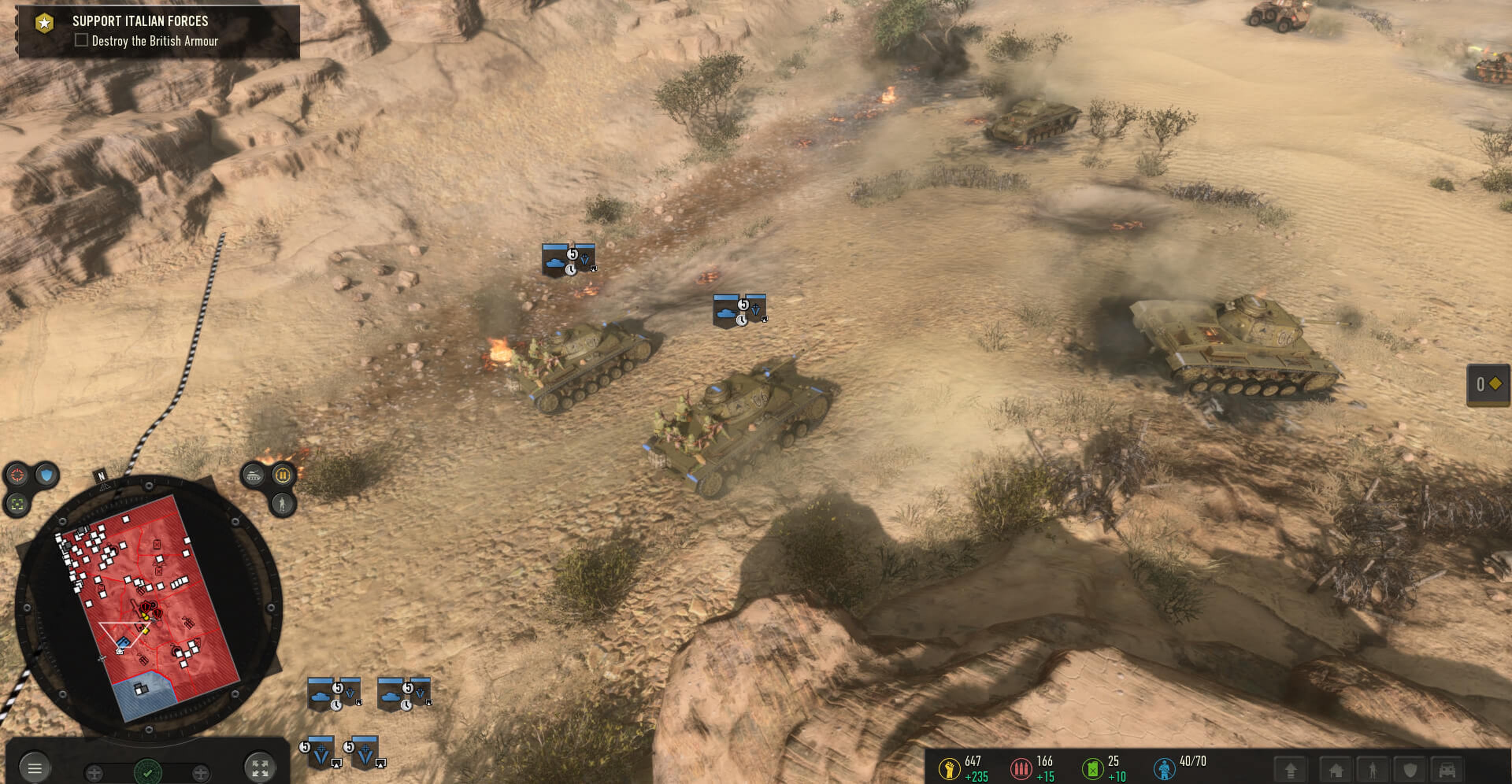The image size is (1512, 784).
Task: Click the upgrade arrow icon bottom right
Action: tap(1291, 771)
